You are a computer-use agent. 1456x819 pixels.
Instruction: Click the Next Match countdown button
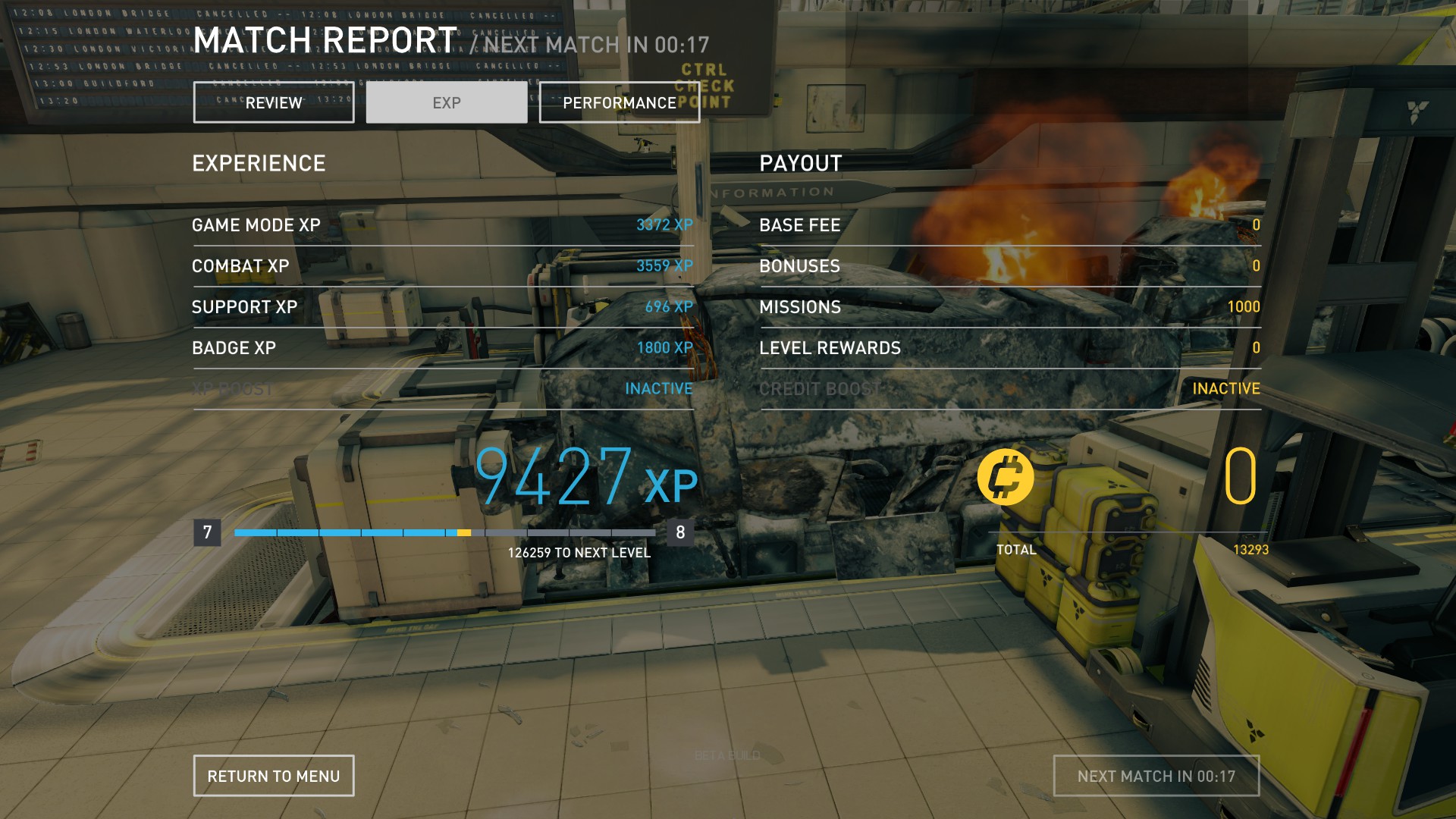[1156, 776]
